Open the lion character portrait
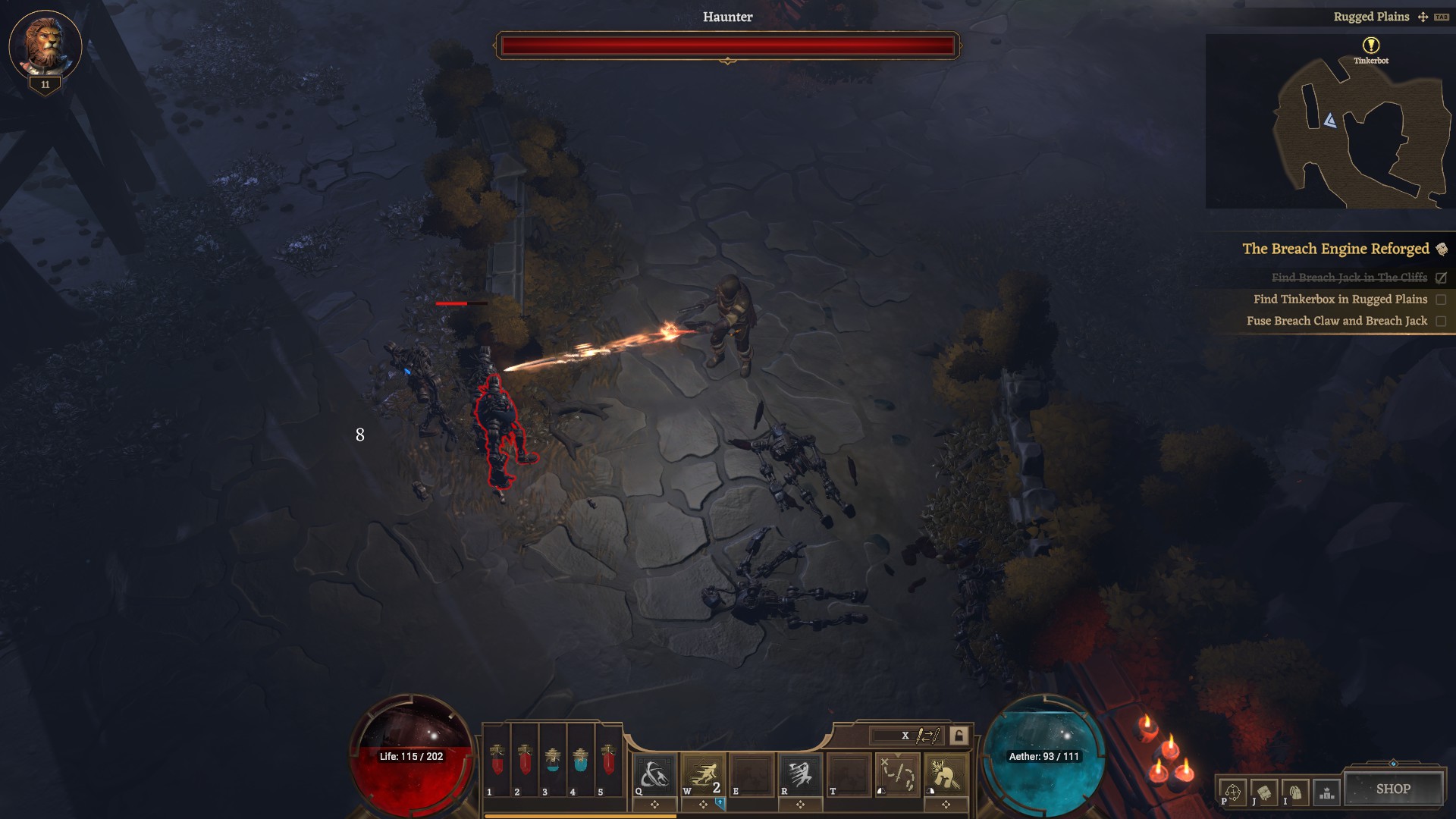This screenshot has width=1456, height=819. 45,45
